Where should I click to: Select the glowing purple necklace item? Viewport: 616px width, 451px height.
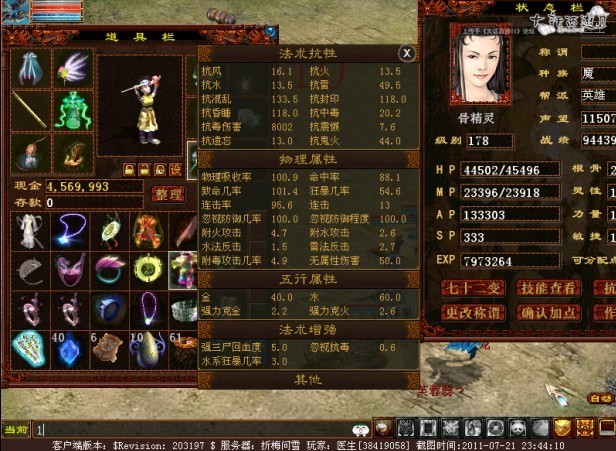(69, 232)
